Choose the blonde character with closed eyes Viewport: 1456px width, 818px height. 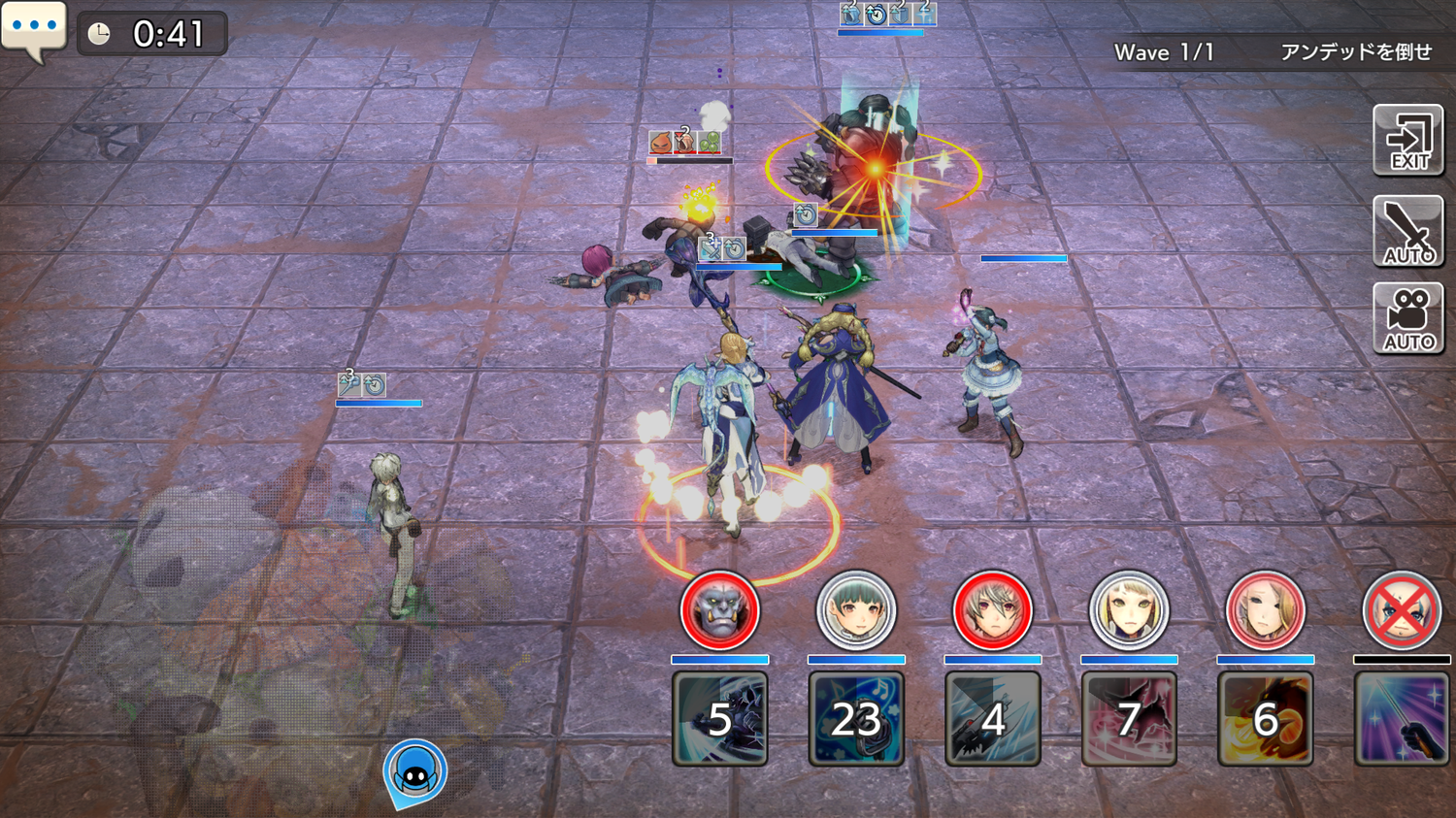(x=1265, y=610)
